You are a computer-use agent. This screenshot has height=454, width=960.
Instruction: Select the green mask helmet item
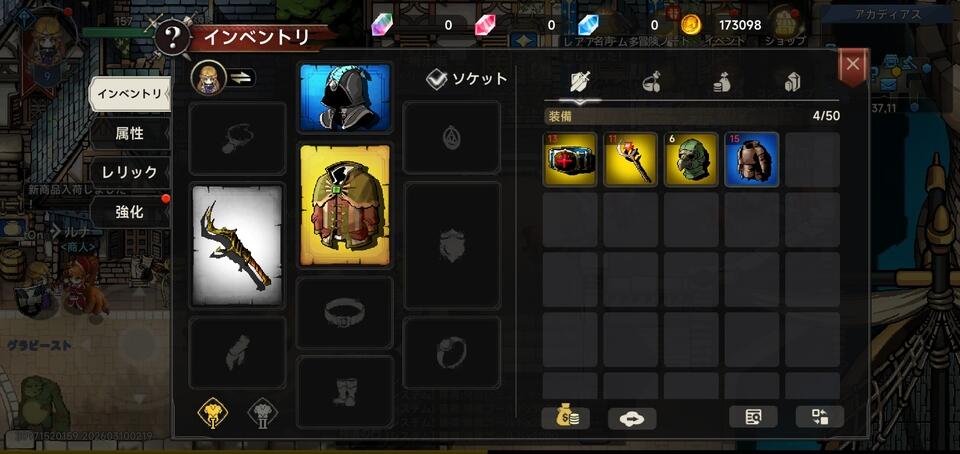click(x=691, y=160)
